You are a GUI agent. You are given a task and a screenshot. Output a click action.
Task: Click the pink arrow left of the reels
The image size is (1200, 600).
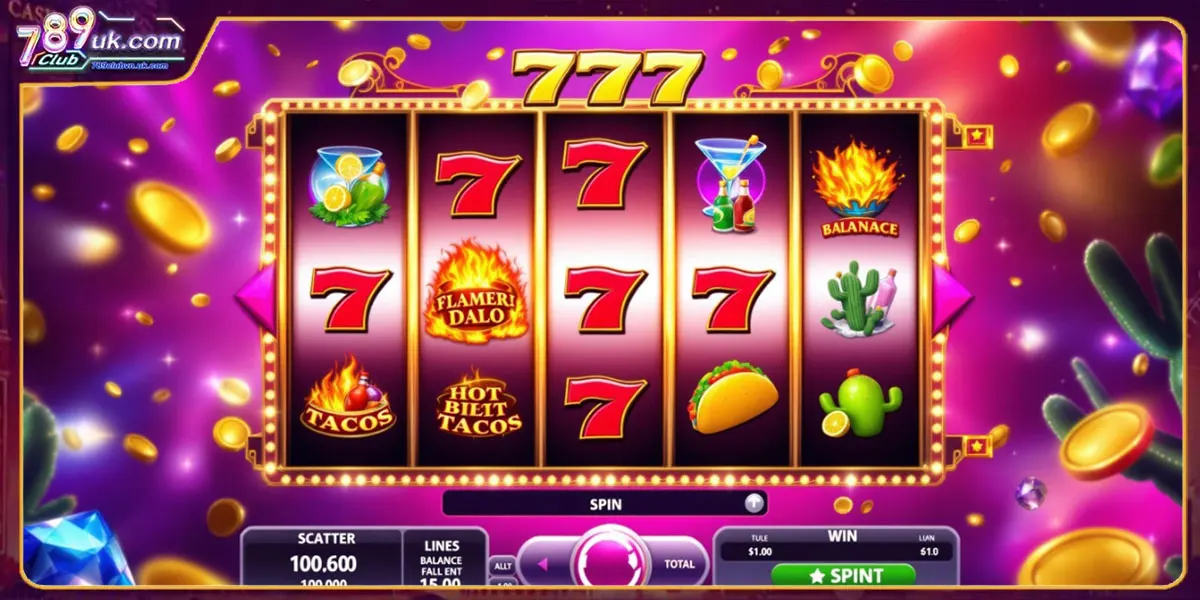pyautogui.click(x=254, y=297)
